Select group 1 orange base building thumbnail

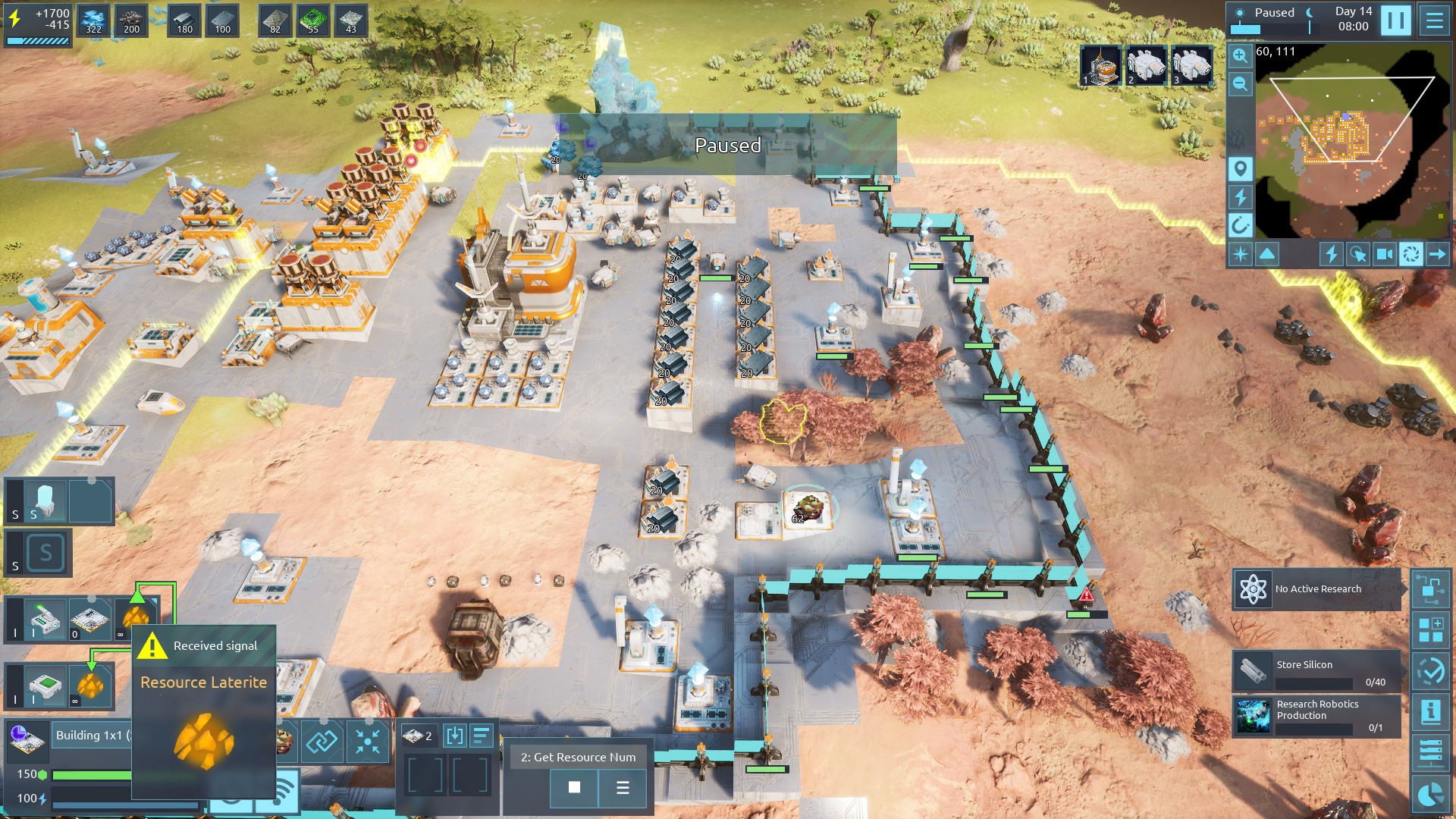(x=1100, y=65)
